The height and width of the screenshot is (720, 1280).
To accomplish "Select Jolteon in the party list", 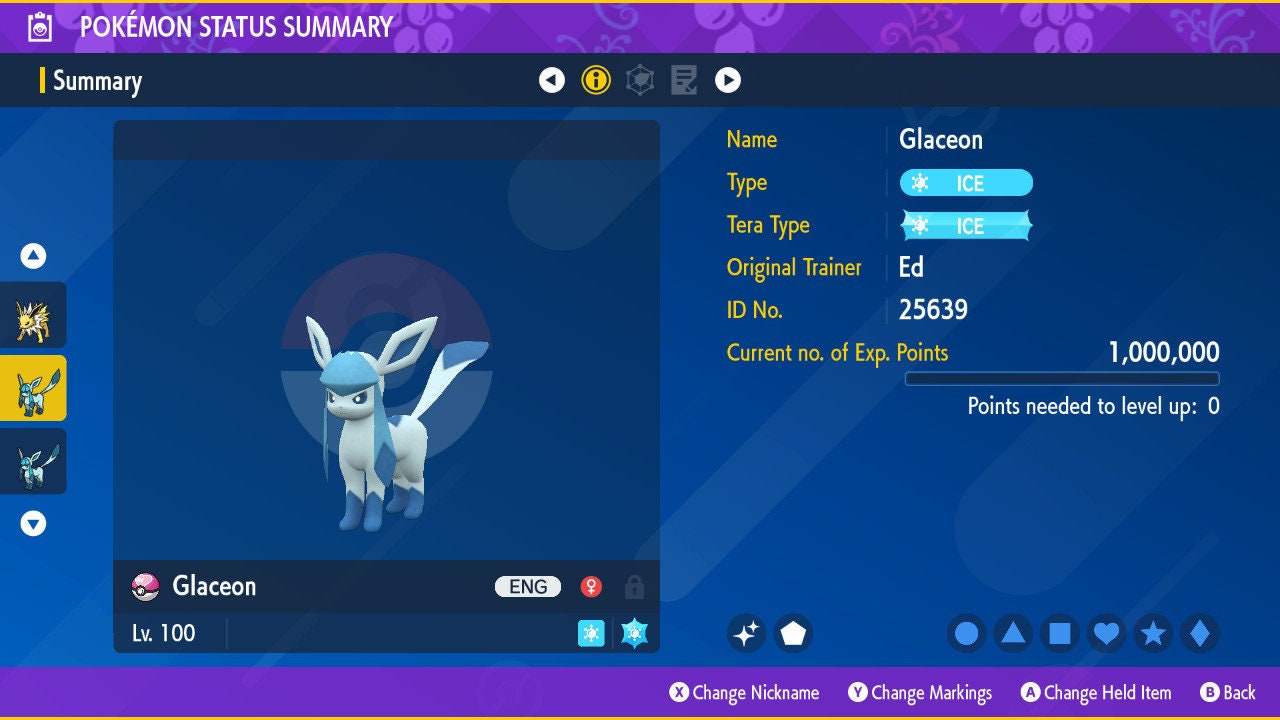I will pos(33,316).
